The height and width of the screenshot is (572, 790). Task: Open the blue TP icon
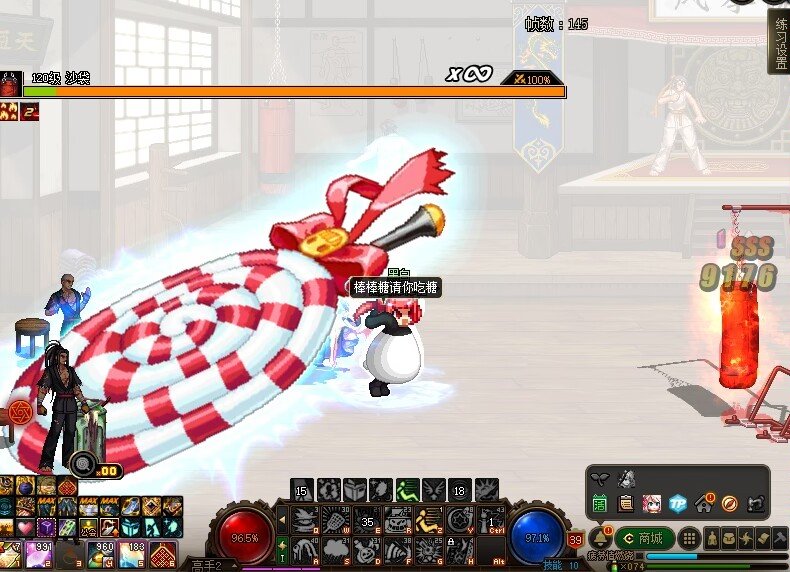point(677,503)
